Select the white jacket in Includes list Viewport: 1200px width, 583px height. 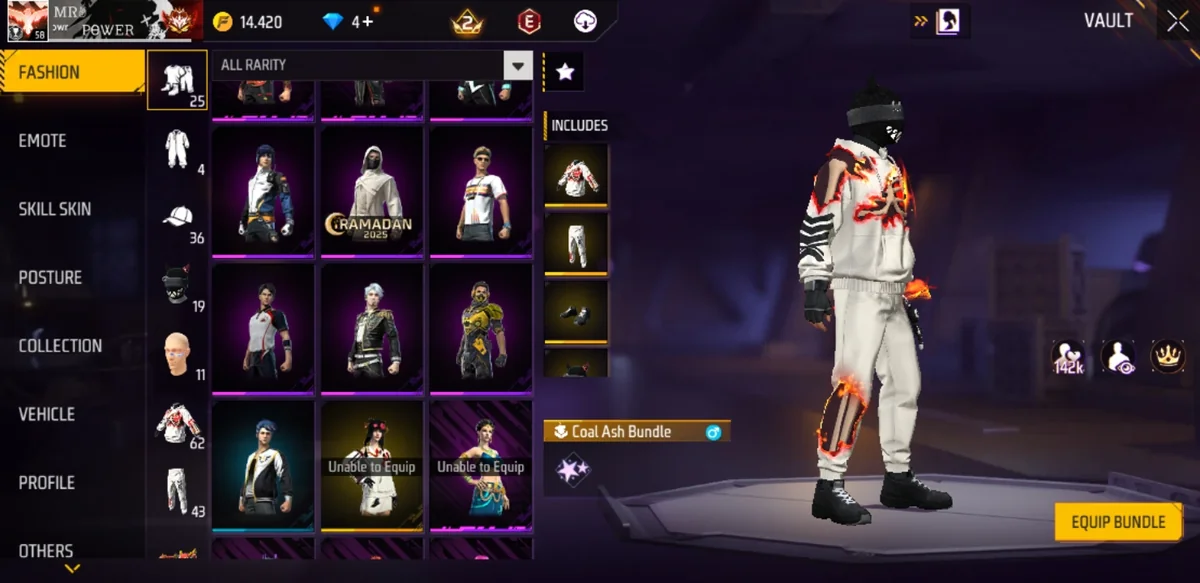coord(576,175)
